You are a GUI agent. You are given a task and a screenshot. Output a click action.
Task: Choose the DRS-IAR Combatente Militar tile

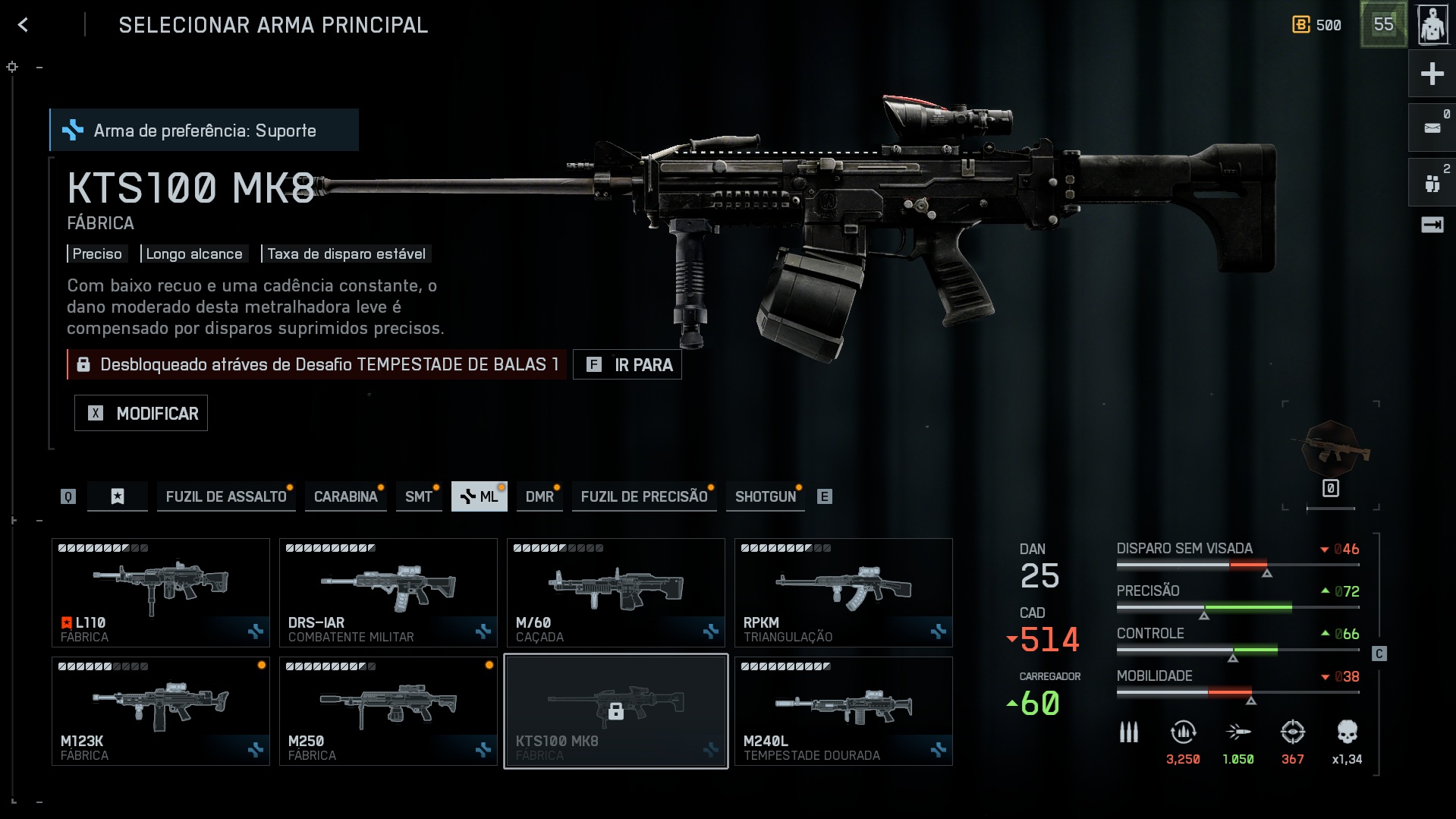pyautogui.click(x=388, y=593)
